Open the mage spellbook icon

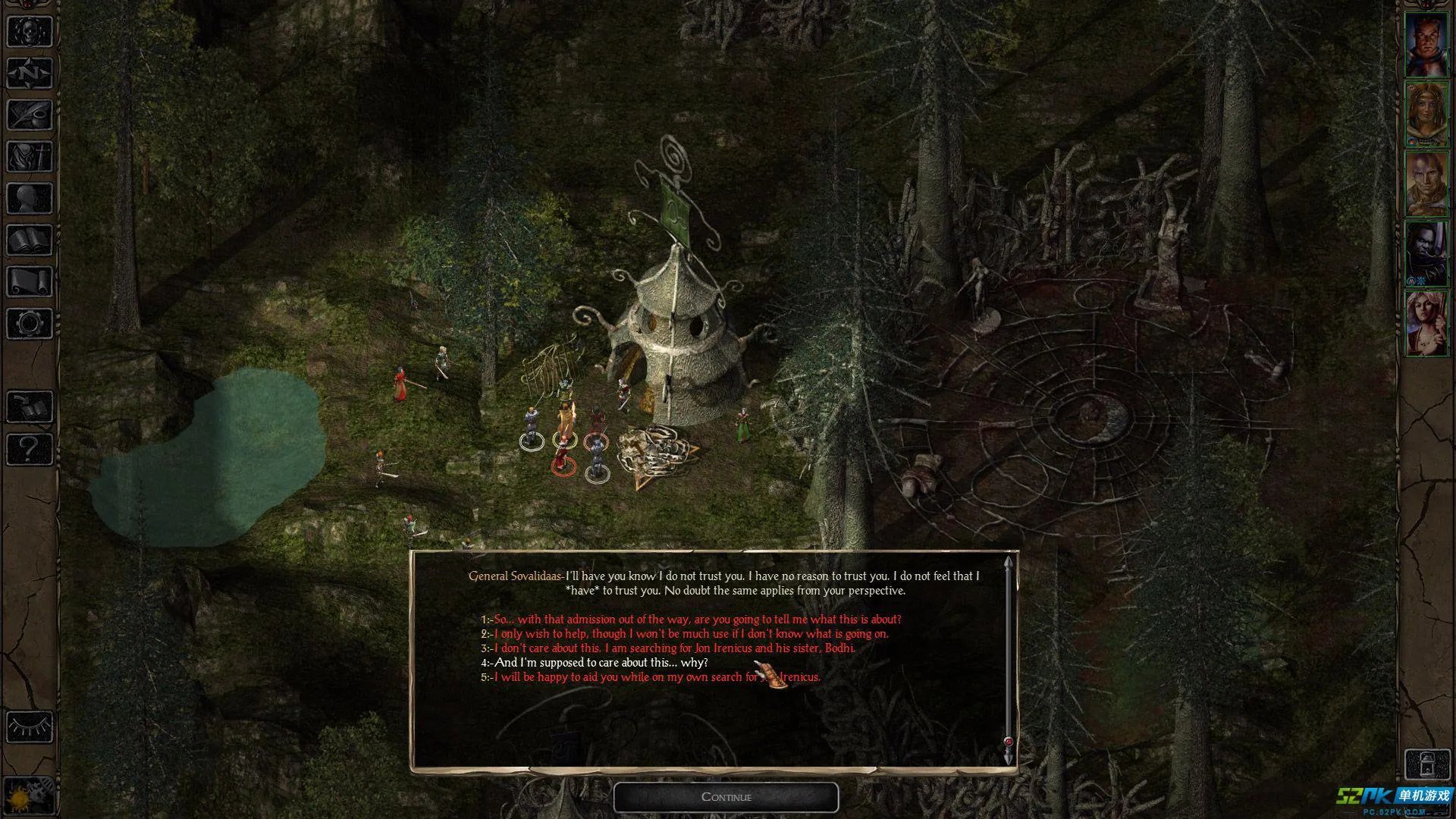tap(30, 240)
